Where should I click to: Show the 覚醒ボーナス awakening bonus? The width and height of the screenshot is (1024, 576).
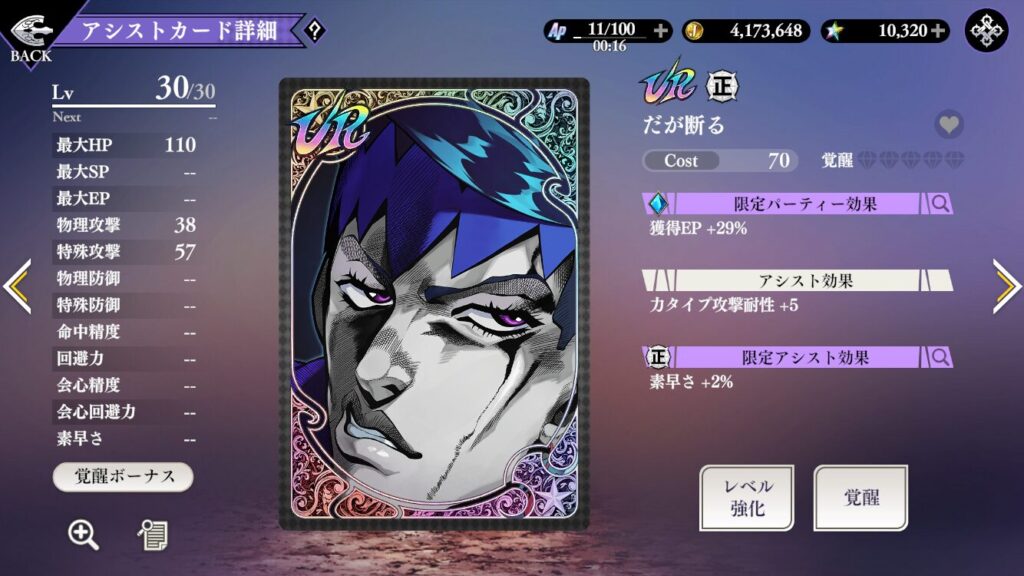point(123,477)
